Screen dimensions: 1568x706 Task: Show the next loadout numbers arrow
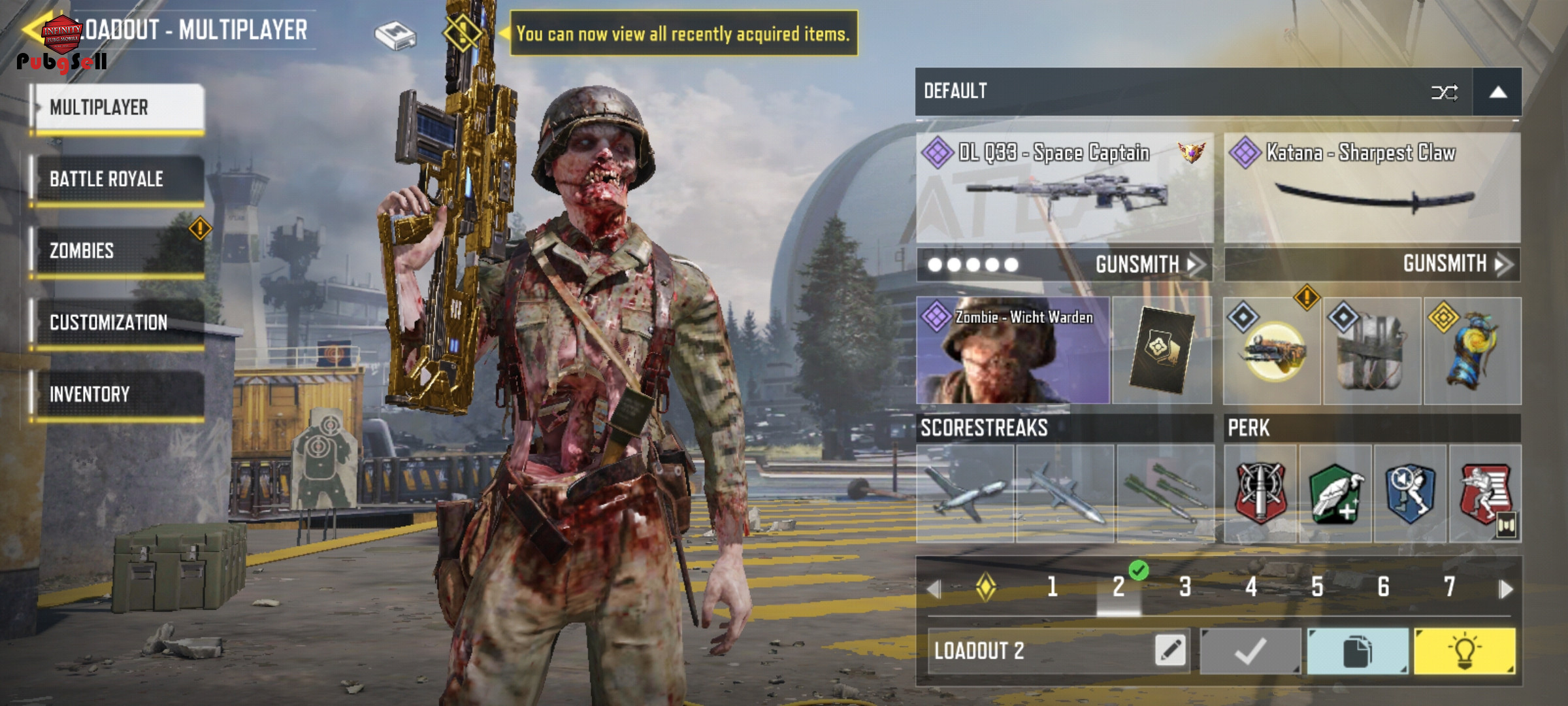click(1505, 588)
